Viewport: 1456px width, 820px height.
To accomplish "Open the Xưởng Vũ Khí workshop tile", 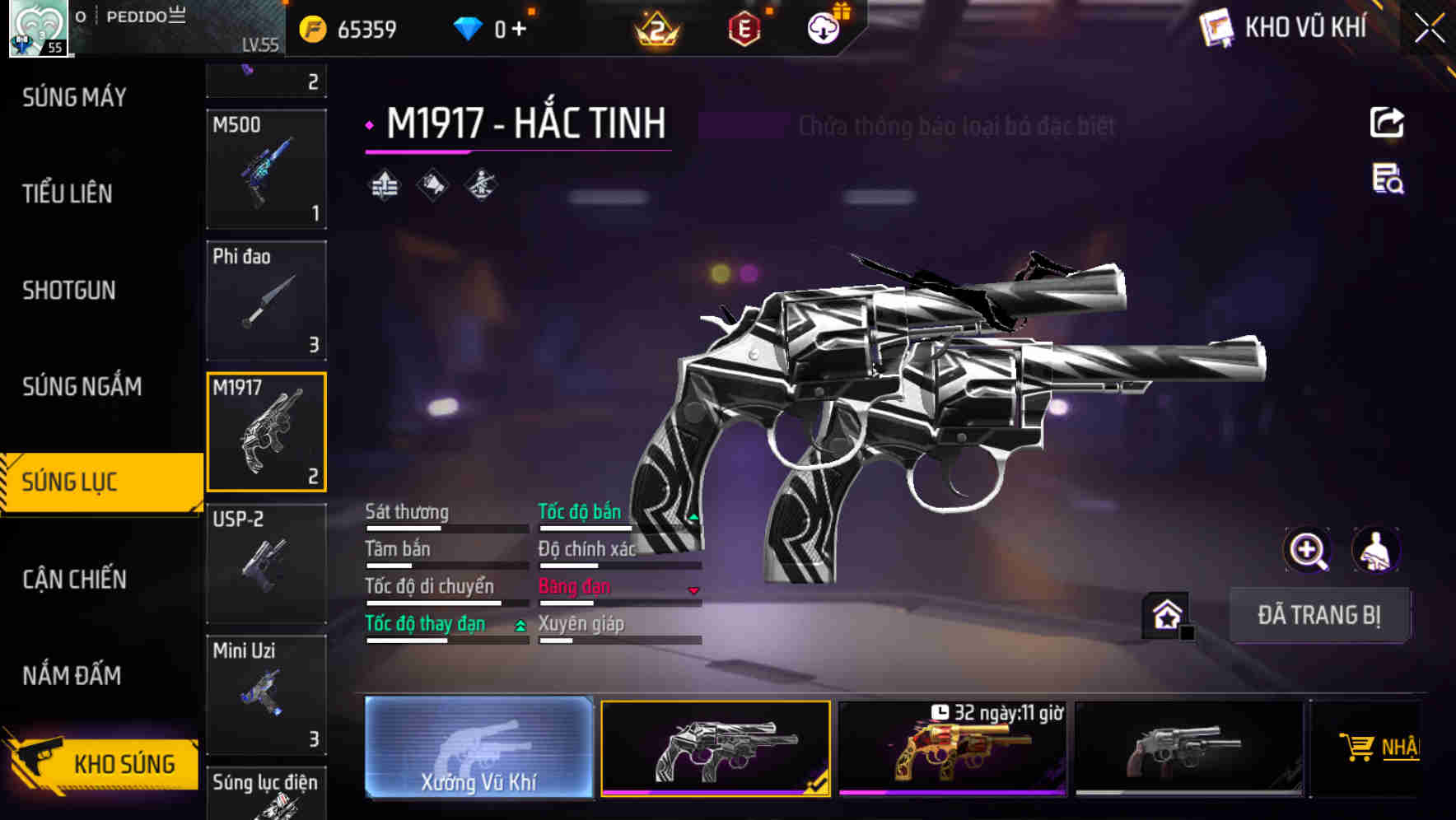I will click(478, 748).
